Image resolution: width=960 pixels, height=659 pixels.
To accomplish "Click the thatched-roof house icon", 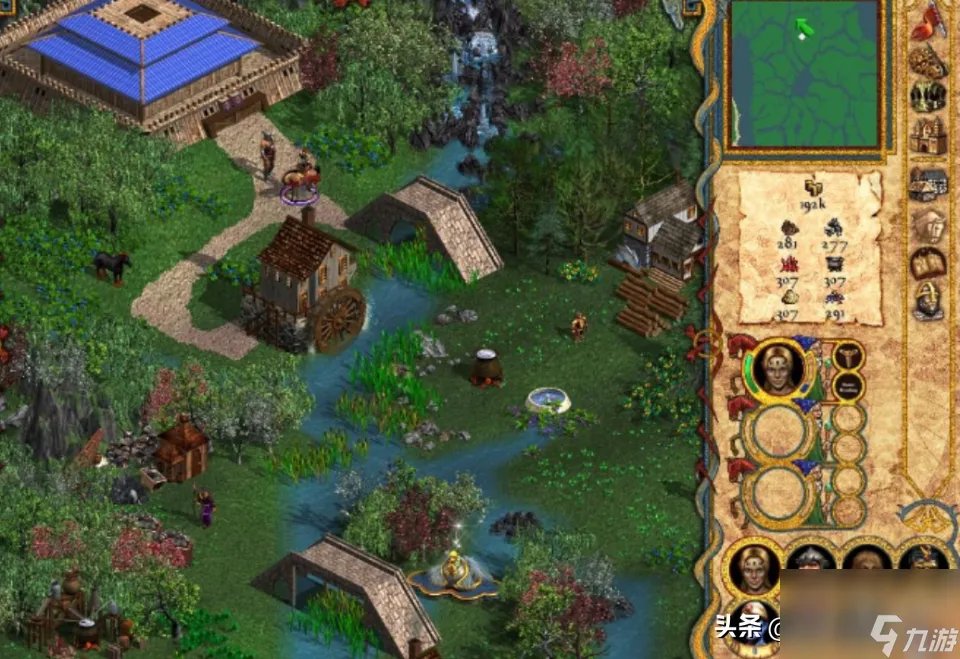I will [x=928, y=183].
